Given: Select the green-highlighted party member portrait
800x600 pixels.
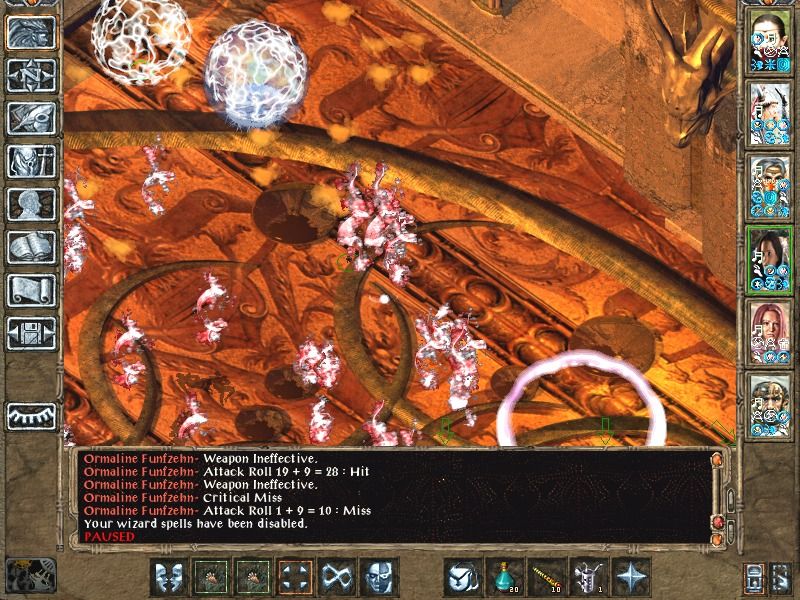Looking at the screenshot, I should pos(766,257).
